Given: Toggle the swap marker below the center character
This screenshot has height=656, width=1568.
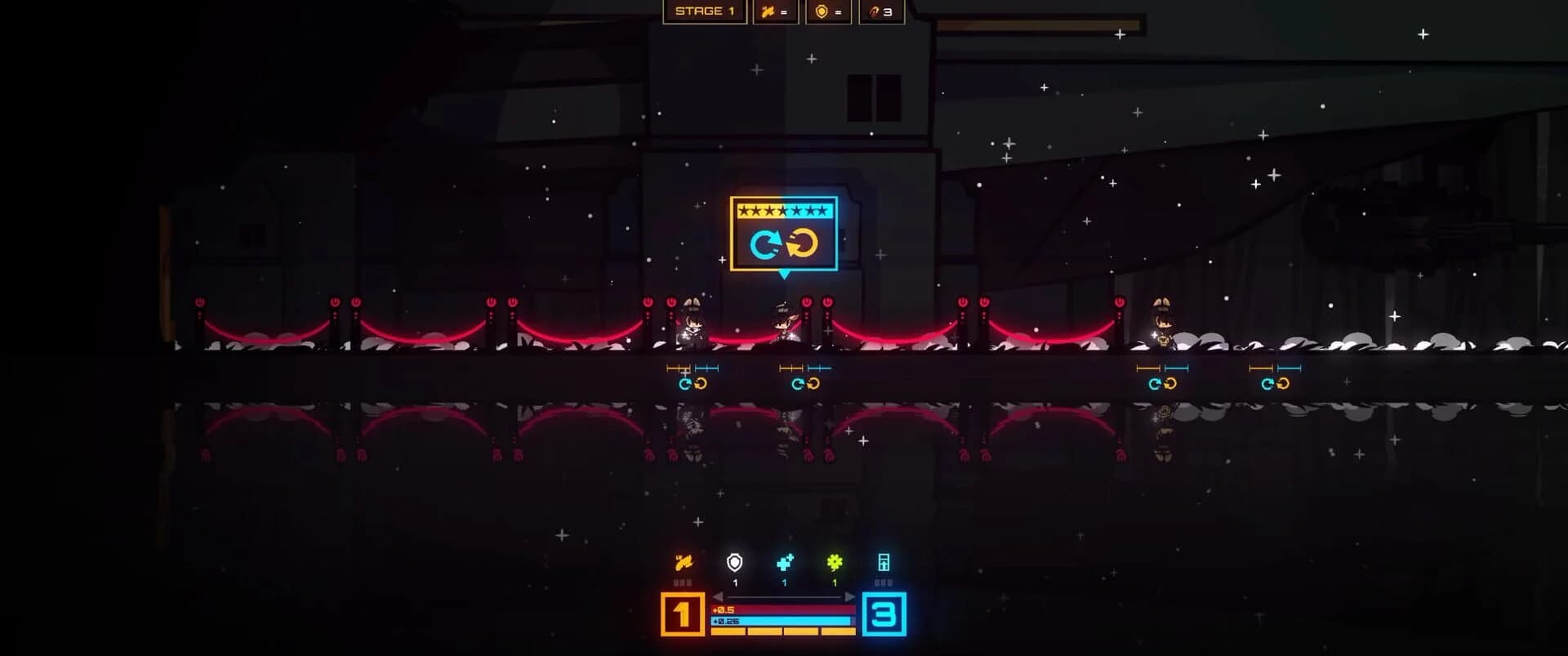Looking at the screenshot, I should 804,381.
